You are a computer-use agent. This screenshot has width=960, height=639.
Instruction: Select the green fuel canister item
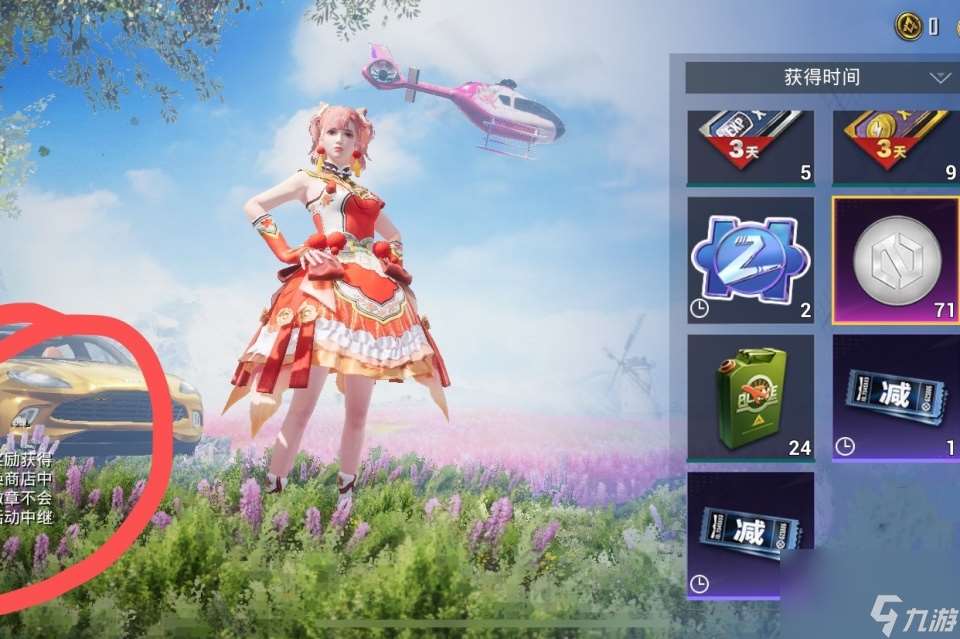[x=750, y=397]
